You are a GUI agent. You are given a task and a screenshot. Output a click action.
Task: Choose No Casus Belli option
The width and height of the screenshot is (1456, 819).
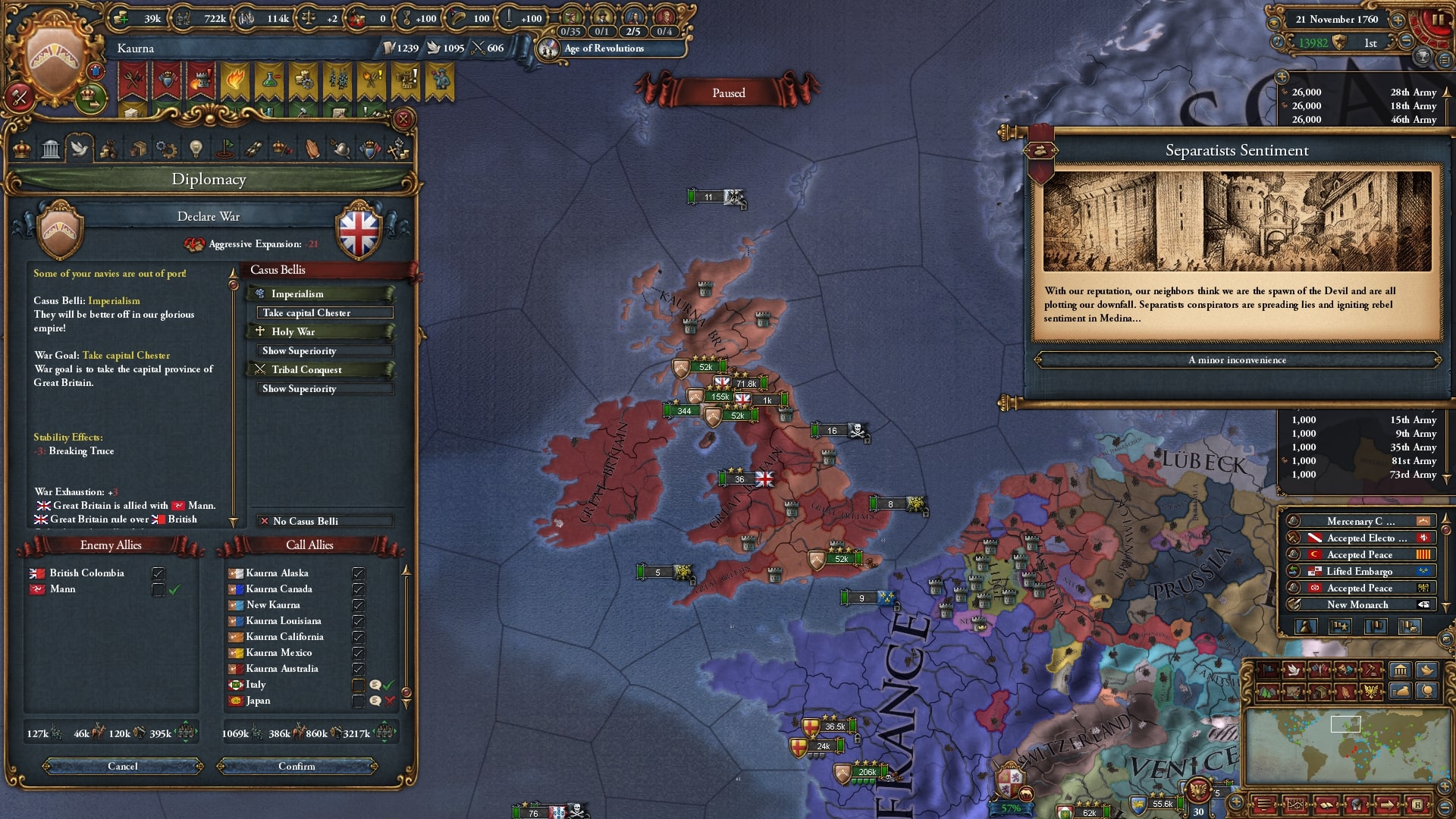[x=325, y=522]
